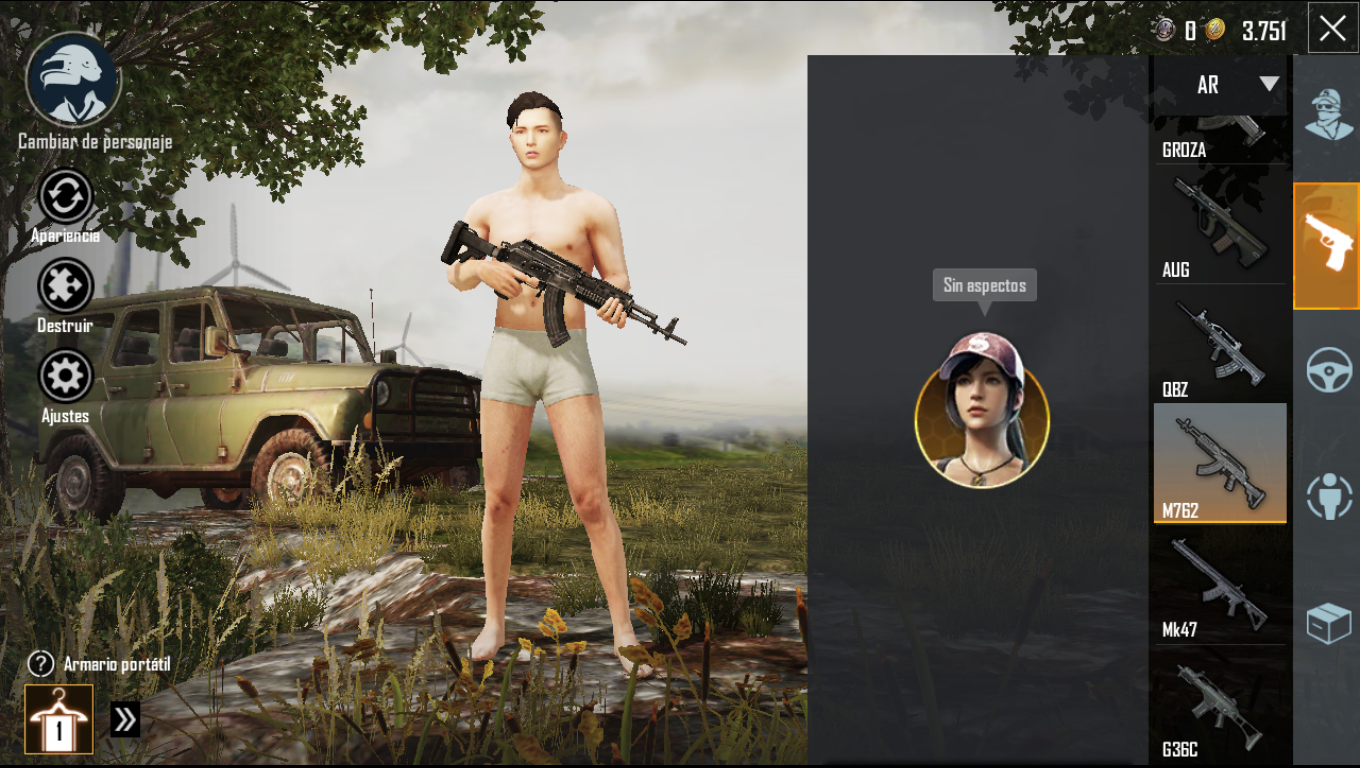
Task: Open the Apariencia option
Action: click(x=65, y=198)
